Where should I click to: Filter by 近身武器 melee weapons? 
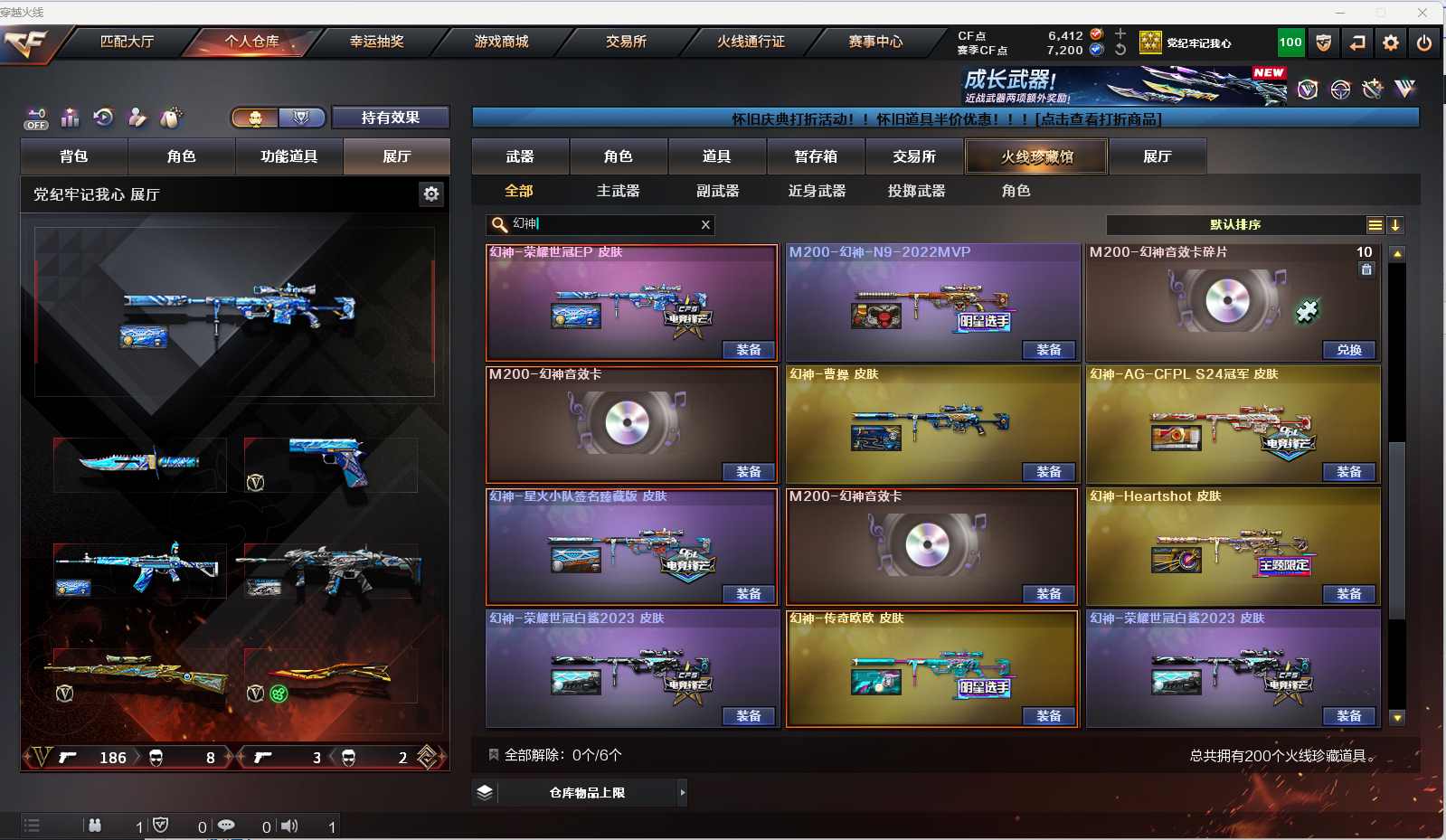(x=817, y=191)
